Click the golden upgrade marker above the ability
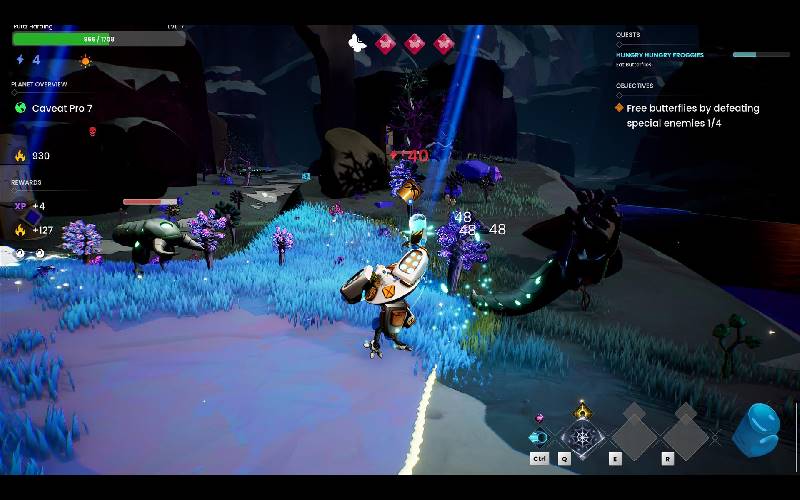Viewport: 800px width, 500px height. tap(582, 410)
